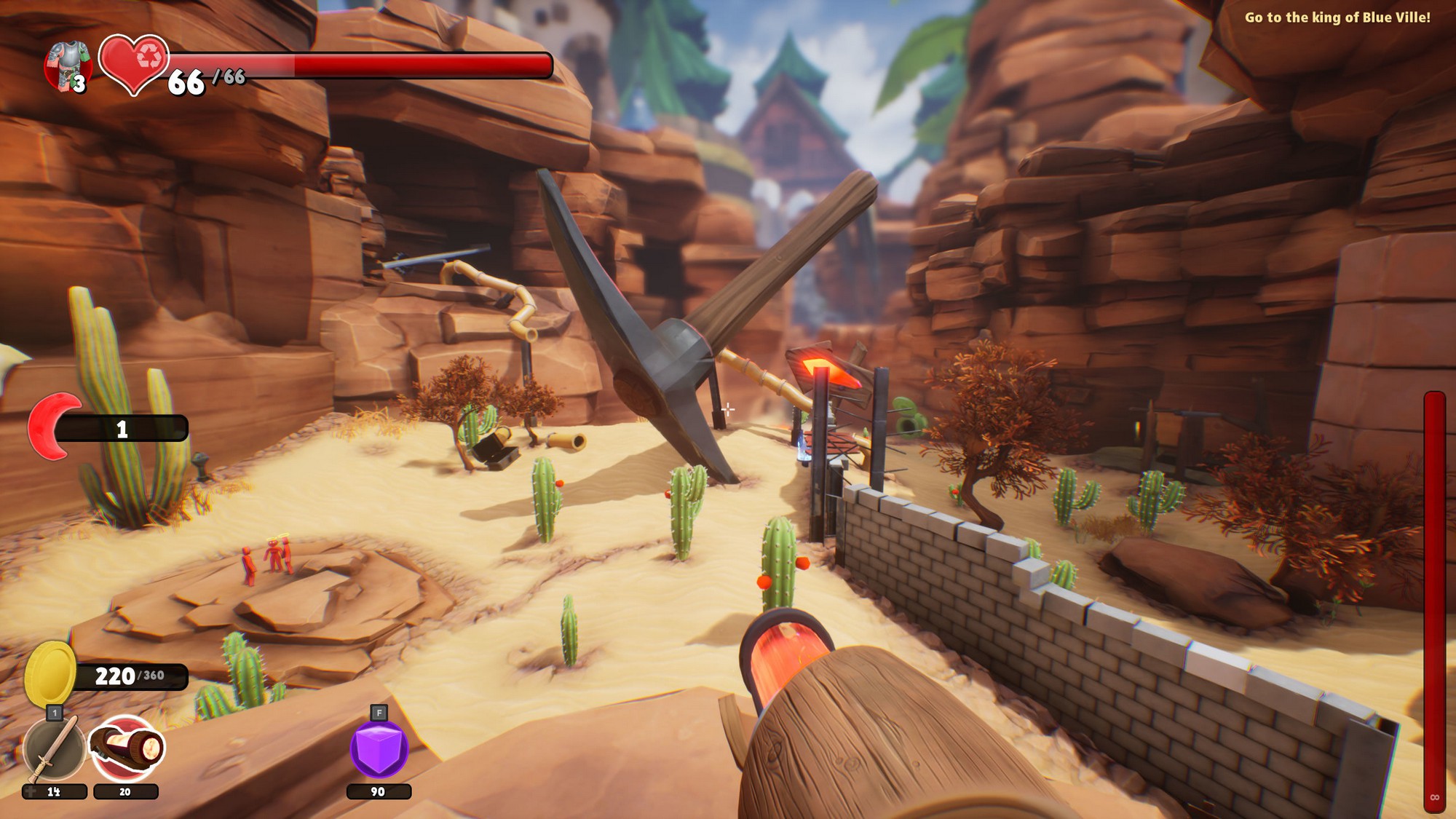Click the heart health icon
Screen dimensions: 1456x819
point(133,63)
